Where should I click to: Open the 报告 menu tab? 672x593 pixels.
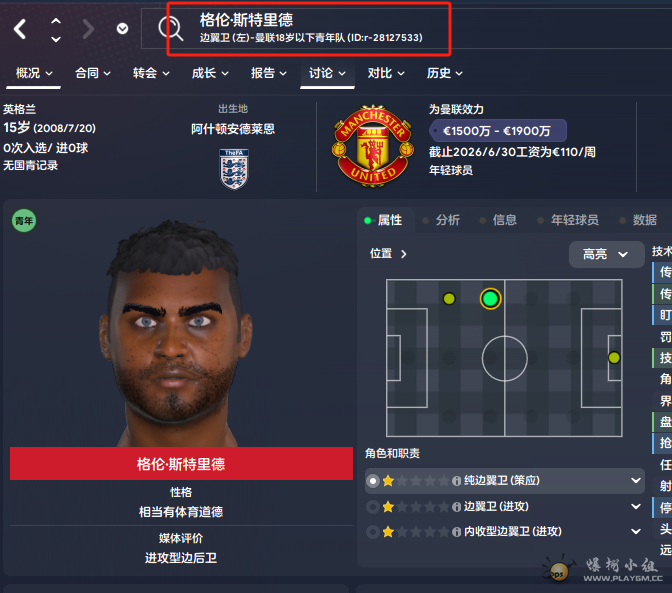coord(269,73)
